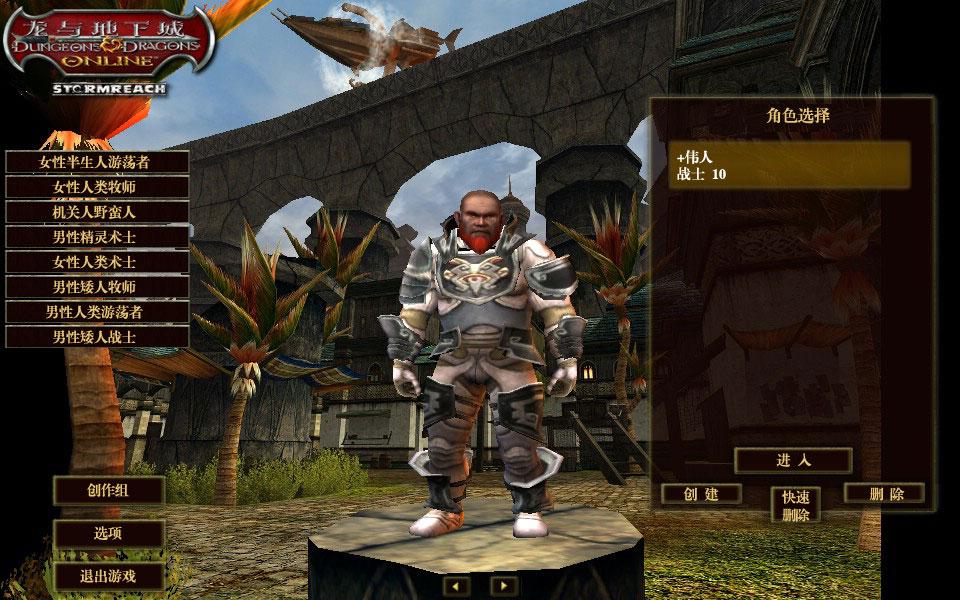
Task: Open the 选项 options menu
Action: 108,534
